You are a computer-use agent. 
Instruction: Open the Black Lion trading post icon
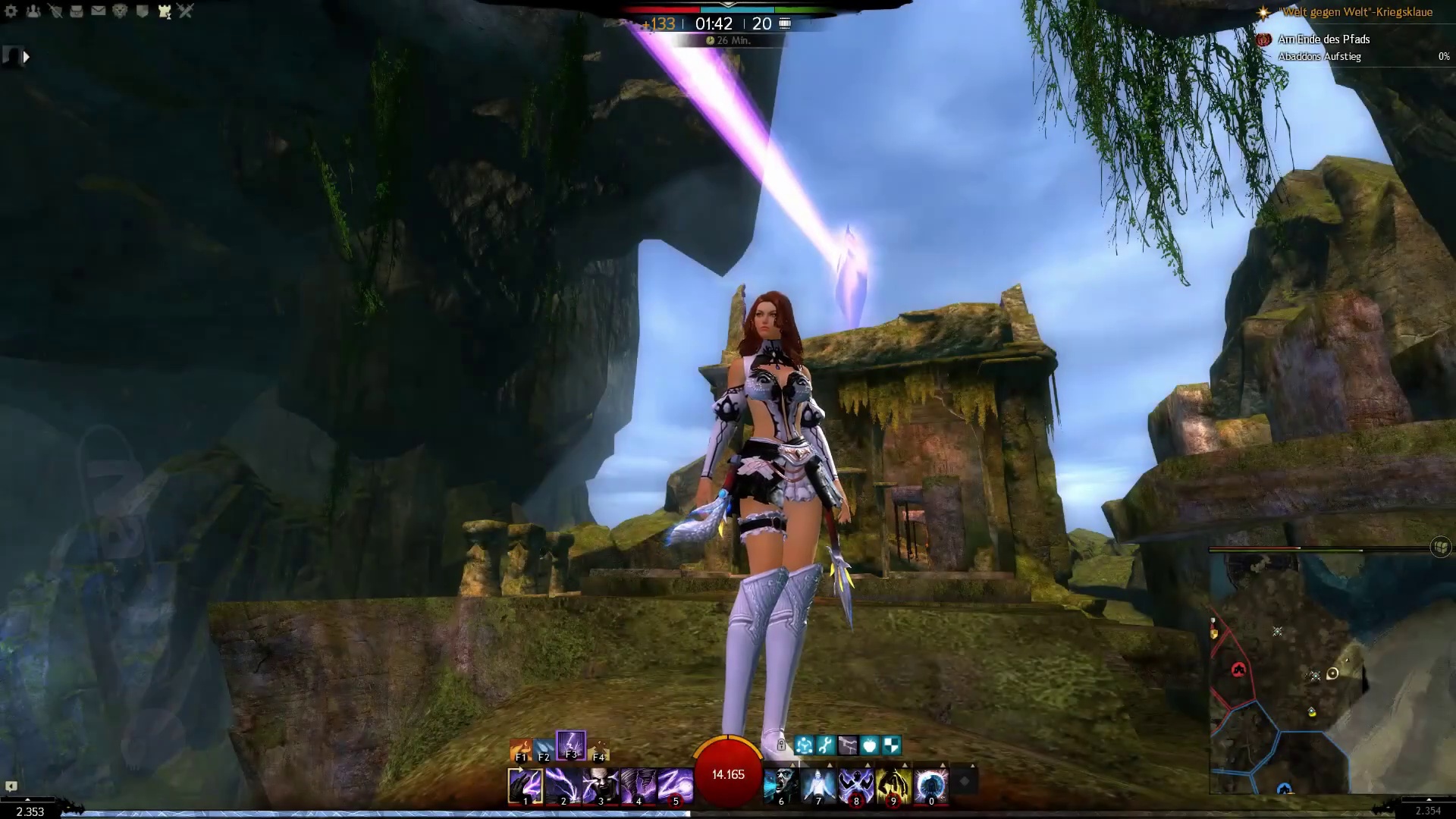[x=120, y=11]
